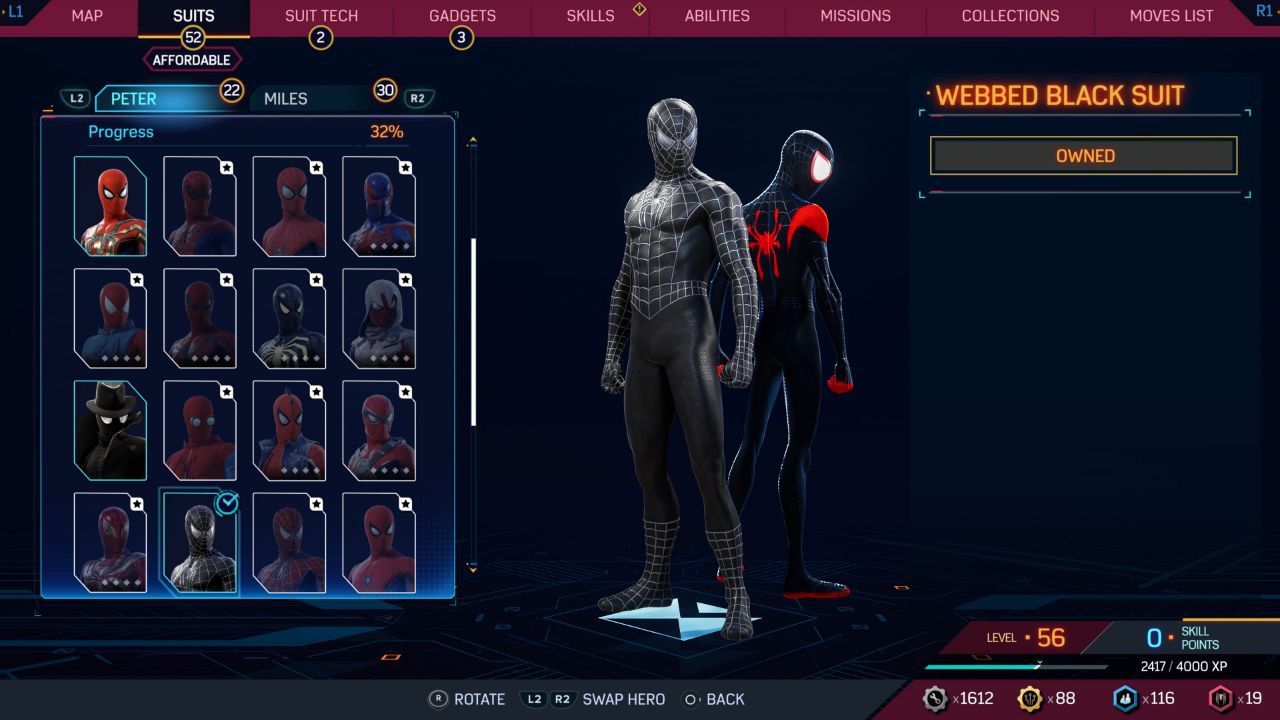Switch to Miles suit list

tap(286, 98)
